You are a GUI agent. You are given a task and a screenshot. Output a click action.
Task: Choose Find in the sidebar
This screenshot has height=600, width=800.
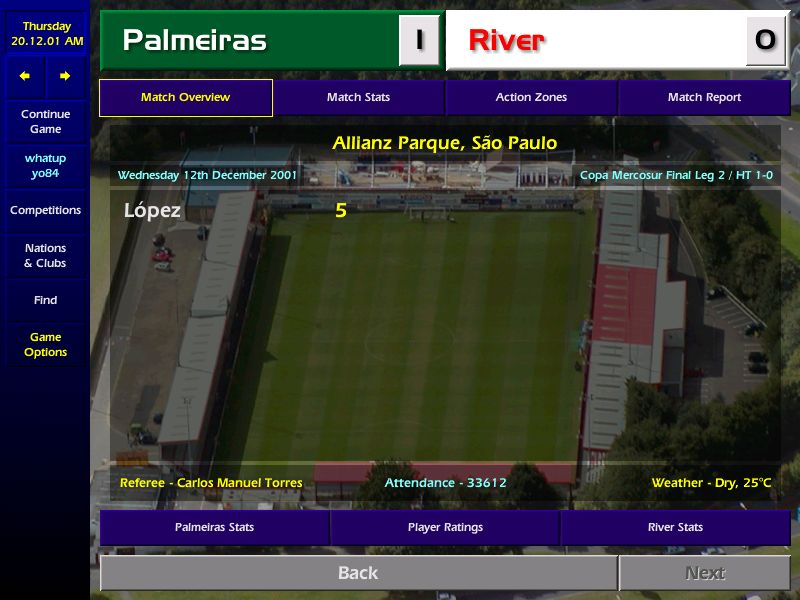tap(45, 300)
